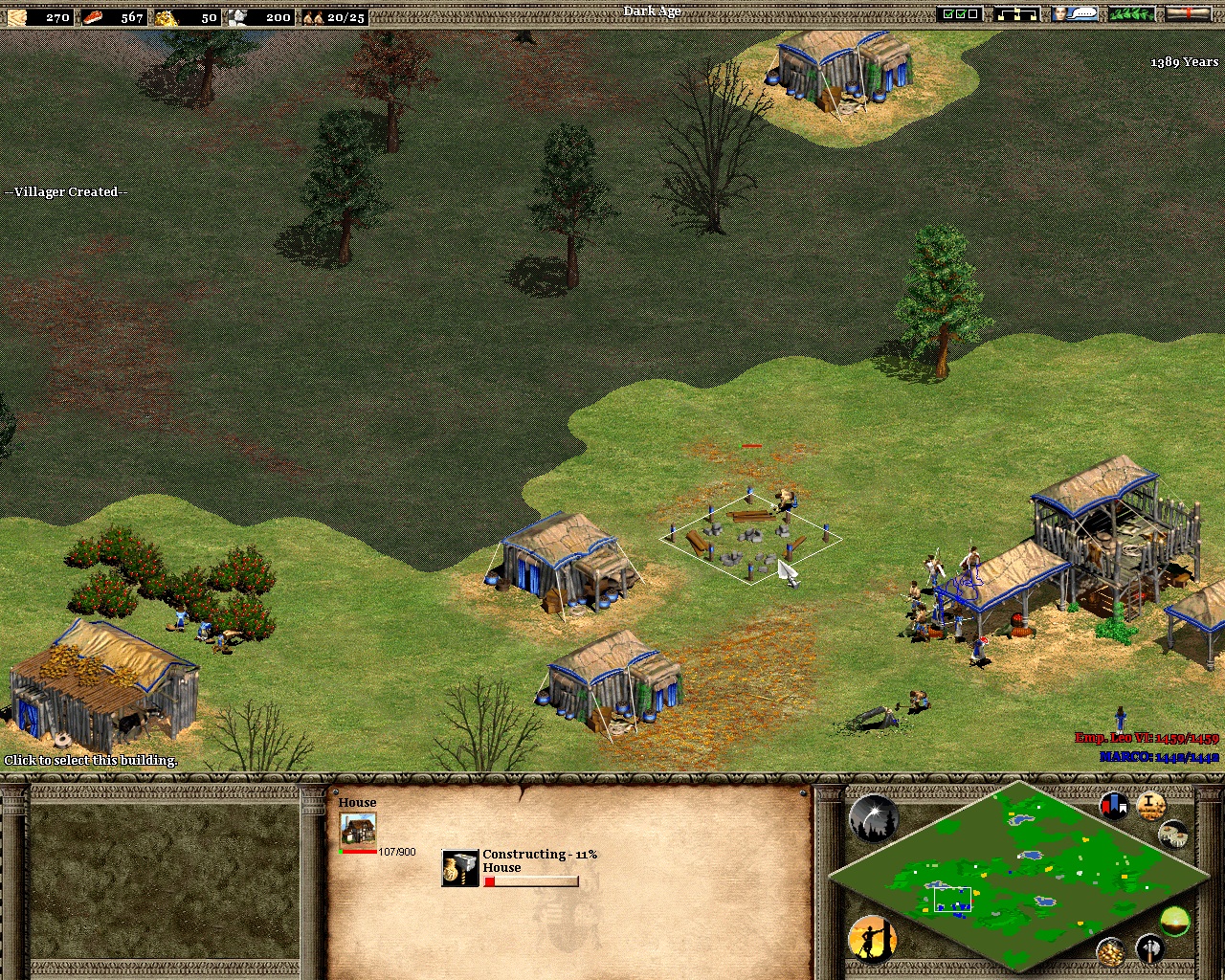1225x980 pixels.
Task: Open the technology tree
Action: pyautogui.click(x=1016, y=14)
